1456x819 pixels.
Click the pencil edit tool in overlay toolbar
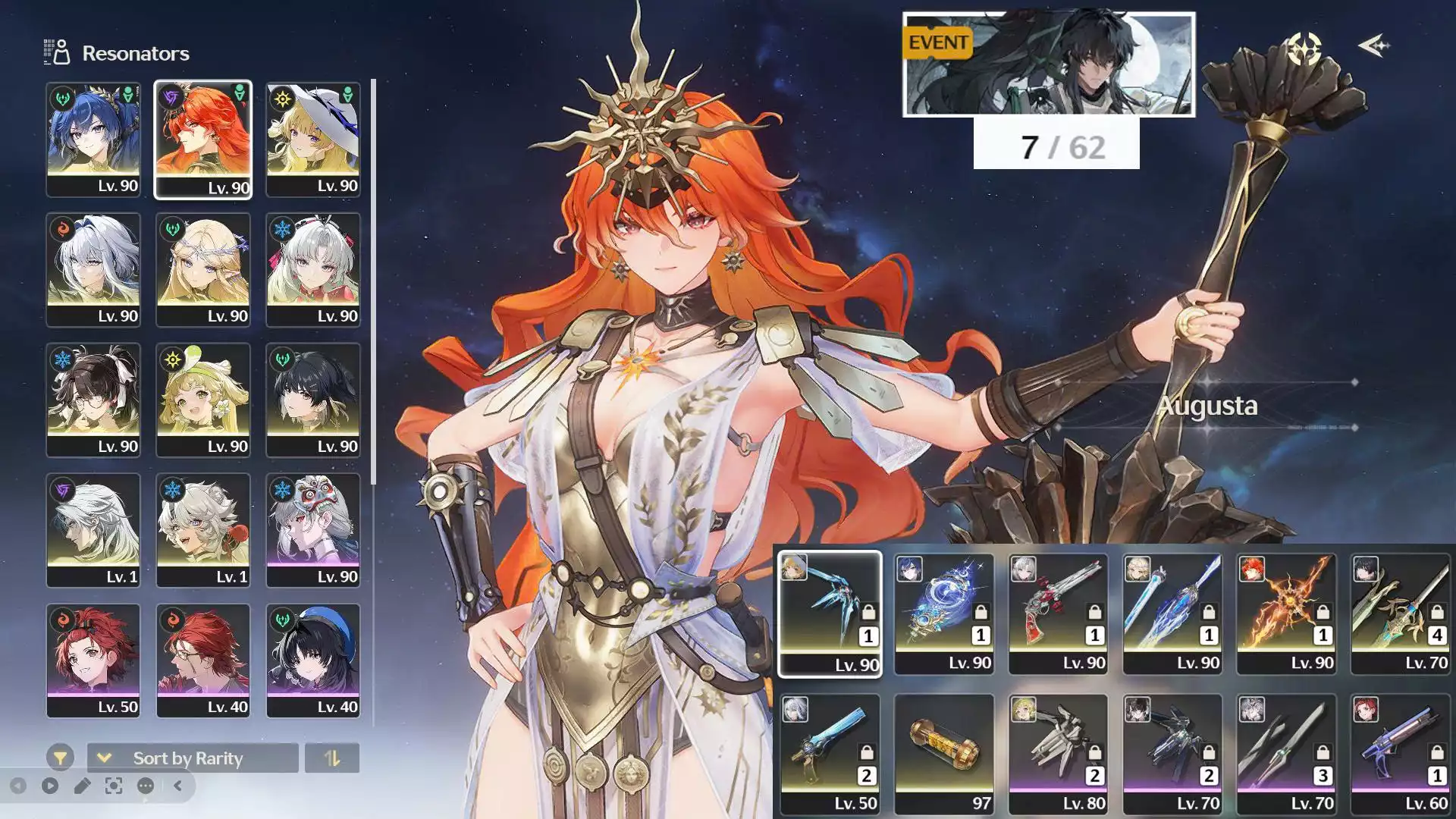click(x=82, y=786)
